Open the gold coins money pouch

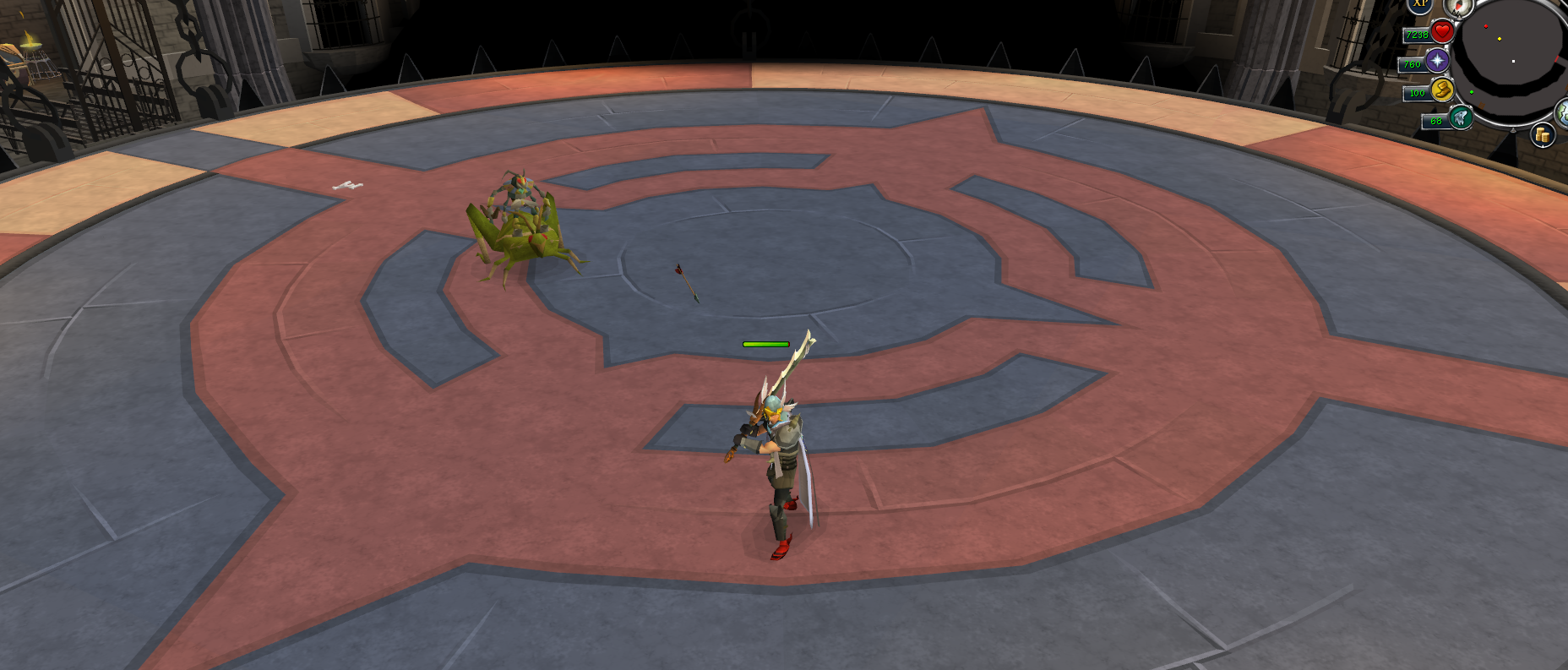pyautogui.click(x=1543, y=134)
